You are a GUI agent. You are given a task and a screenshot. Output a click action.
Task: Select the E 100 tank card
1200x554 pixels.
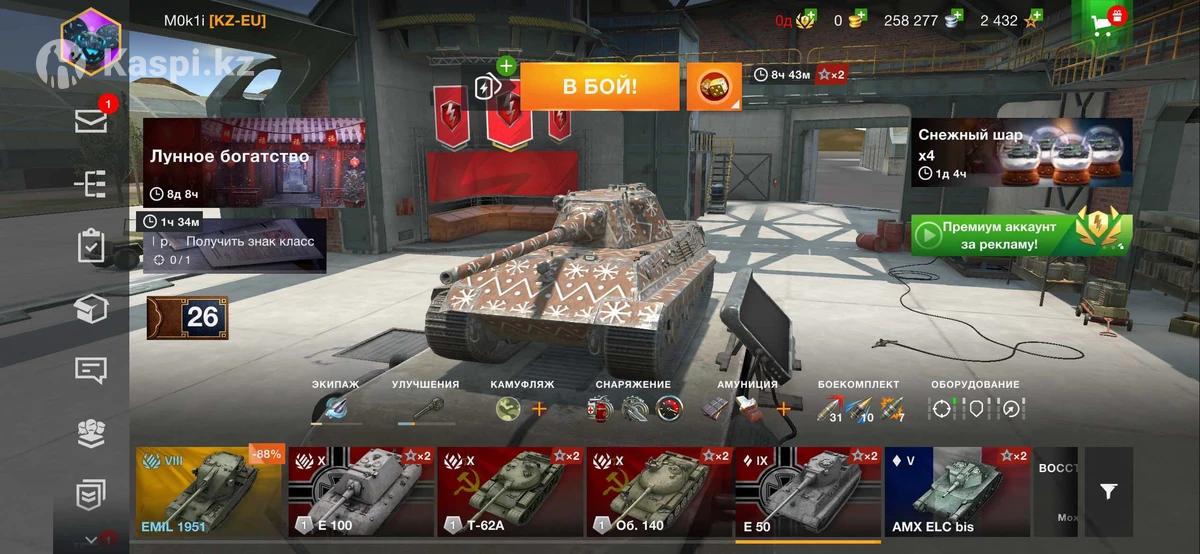(x=359, y=492)
